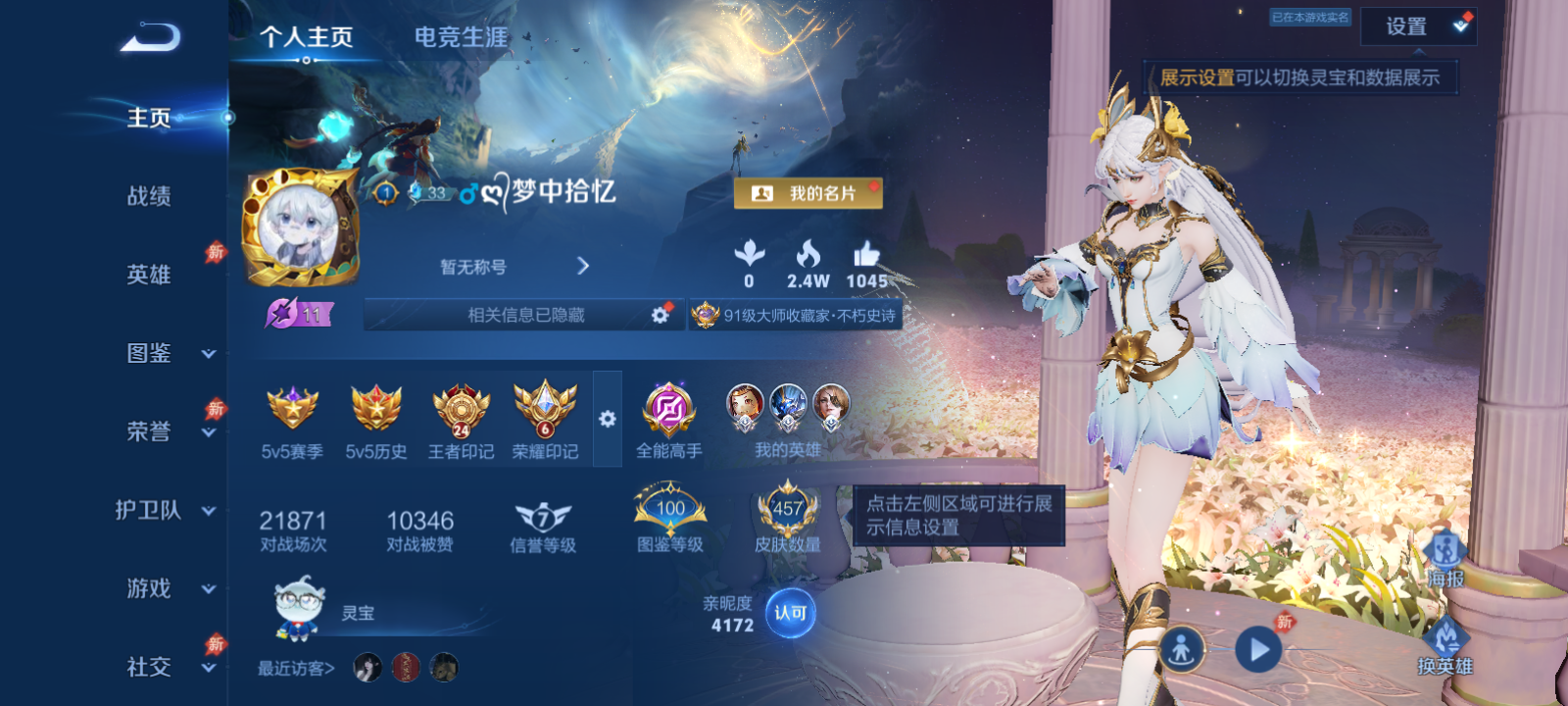Tap the character pose action icon
This screenshot has width=1568, height=706.
coord(1184,649)
